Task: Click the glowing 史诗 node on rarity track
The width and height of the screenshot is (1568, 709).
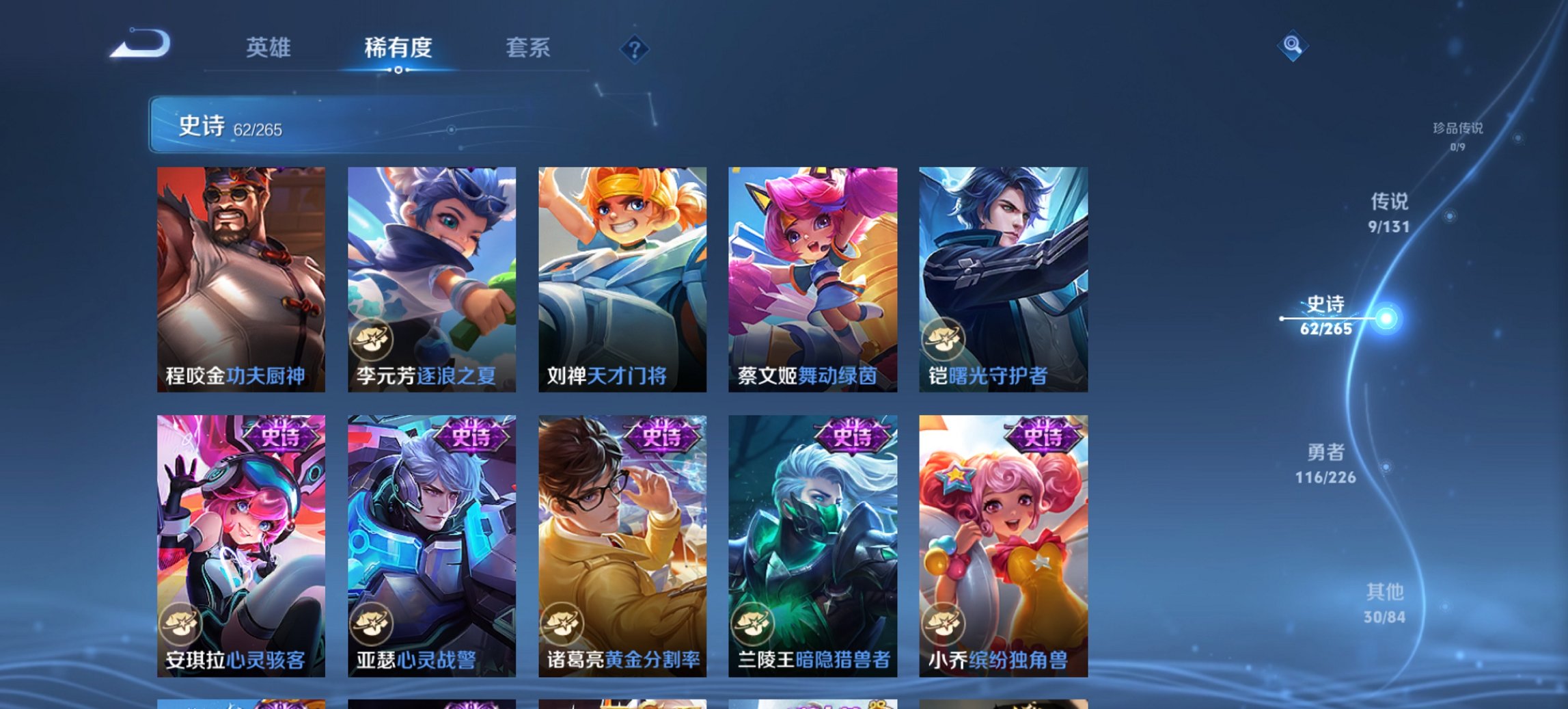Action: [1387, 317]
